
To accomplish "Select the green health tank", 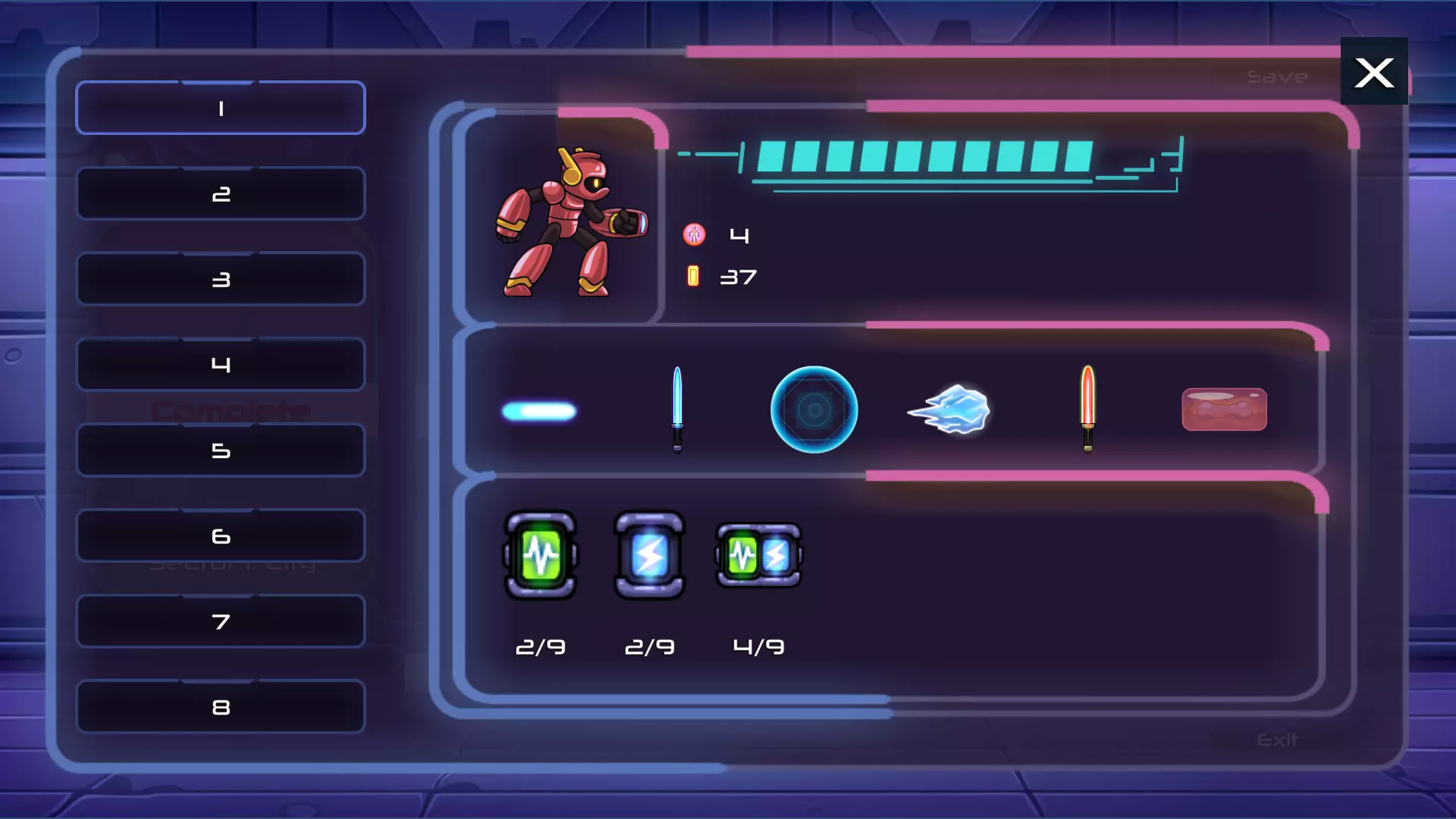I will coord(541,556).
